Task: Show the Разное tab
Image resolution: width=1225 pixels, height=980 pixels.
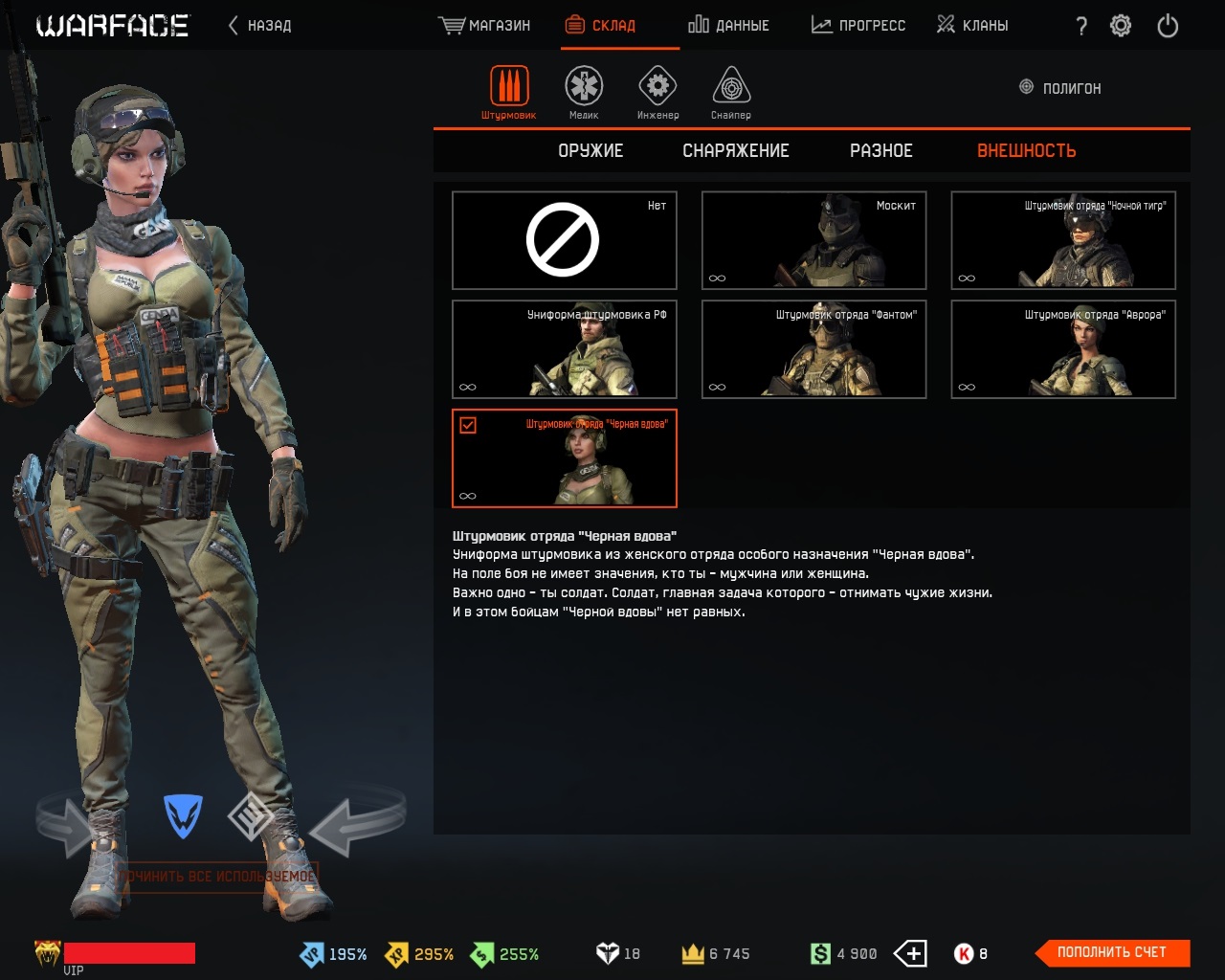Action: point(880,151)
